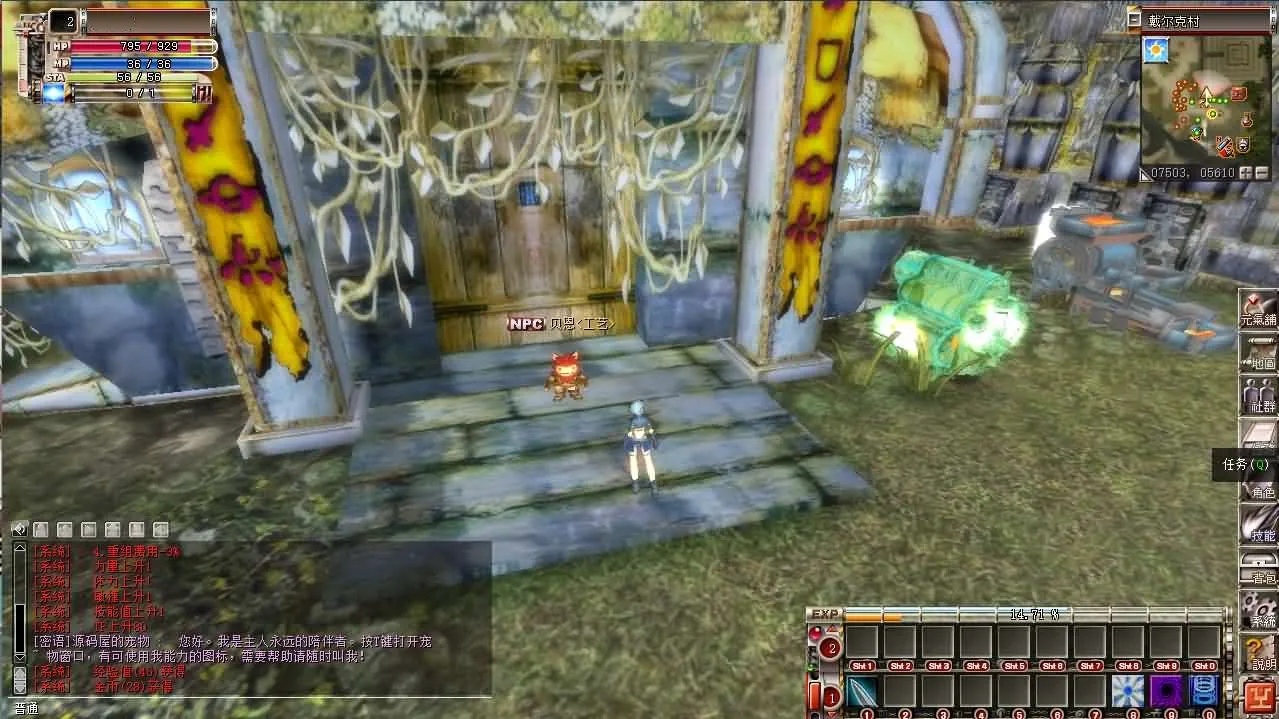The width and height of the screenshot is (1279, 719).
Task: Open the 說明 help menu
Action: (x=1258, y=652)
